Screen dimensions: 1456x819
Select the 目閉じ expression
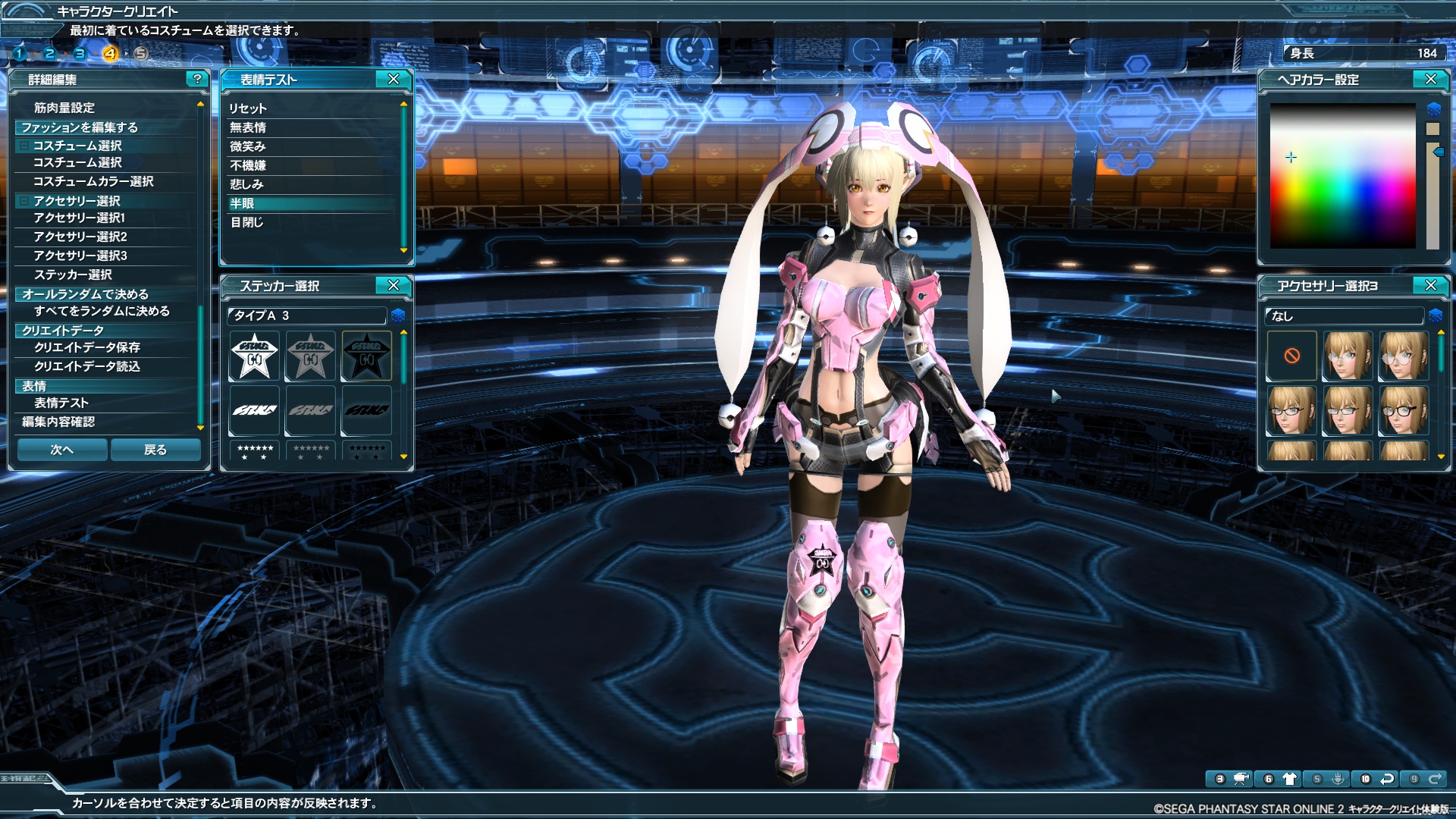pos(247,222)
